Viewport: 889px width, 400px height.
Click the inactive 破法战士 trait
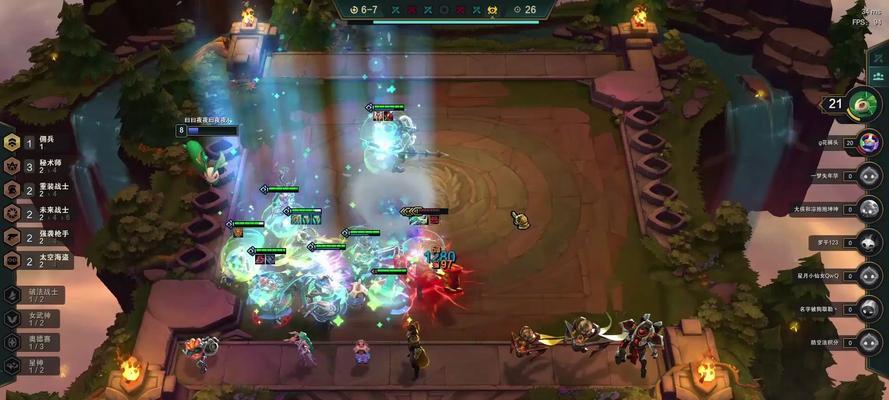point(30,295)
